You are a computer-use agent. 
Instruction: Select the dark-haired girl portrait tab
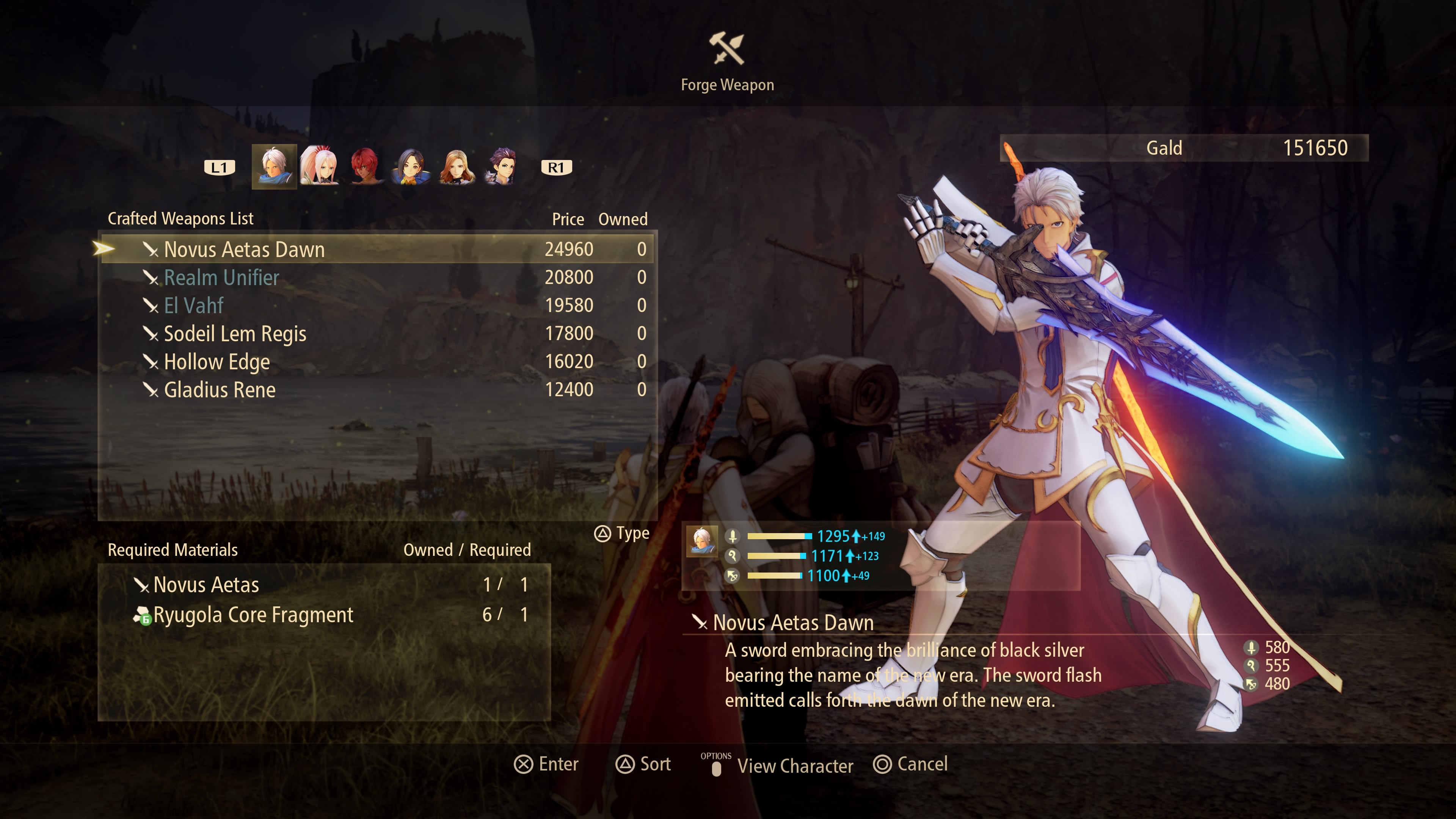coord(410,167)
